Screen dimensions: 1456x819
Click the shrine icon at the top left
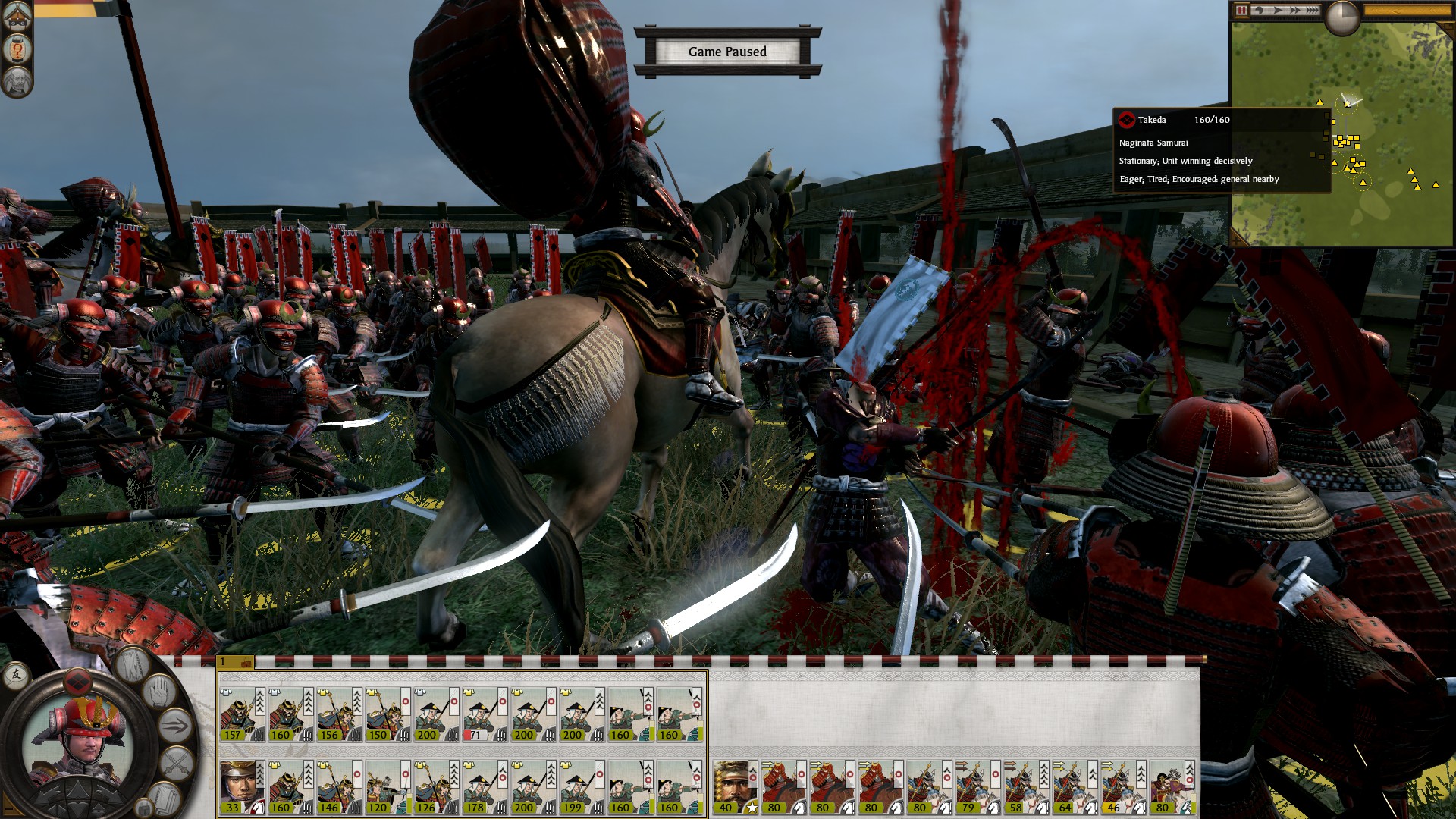15,17
